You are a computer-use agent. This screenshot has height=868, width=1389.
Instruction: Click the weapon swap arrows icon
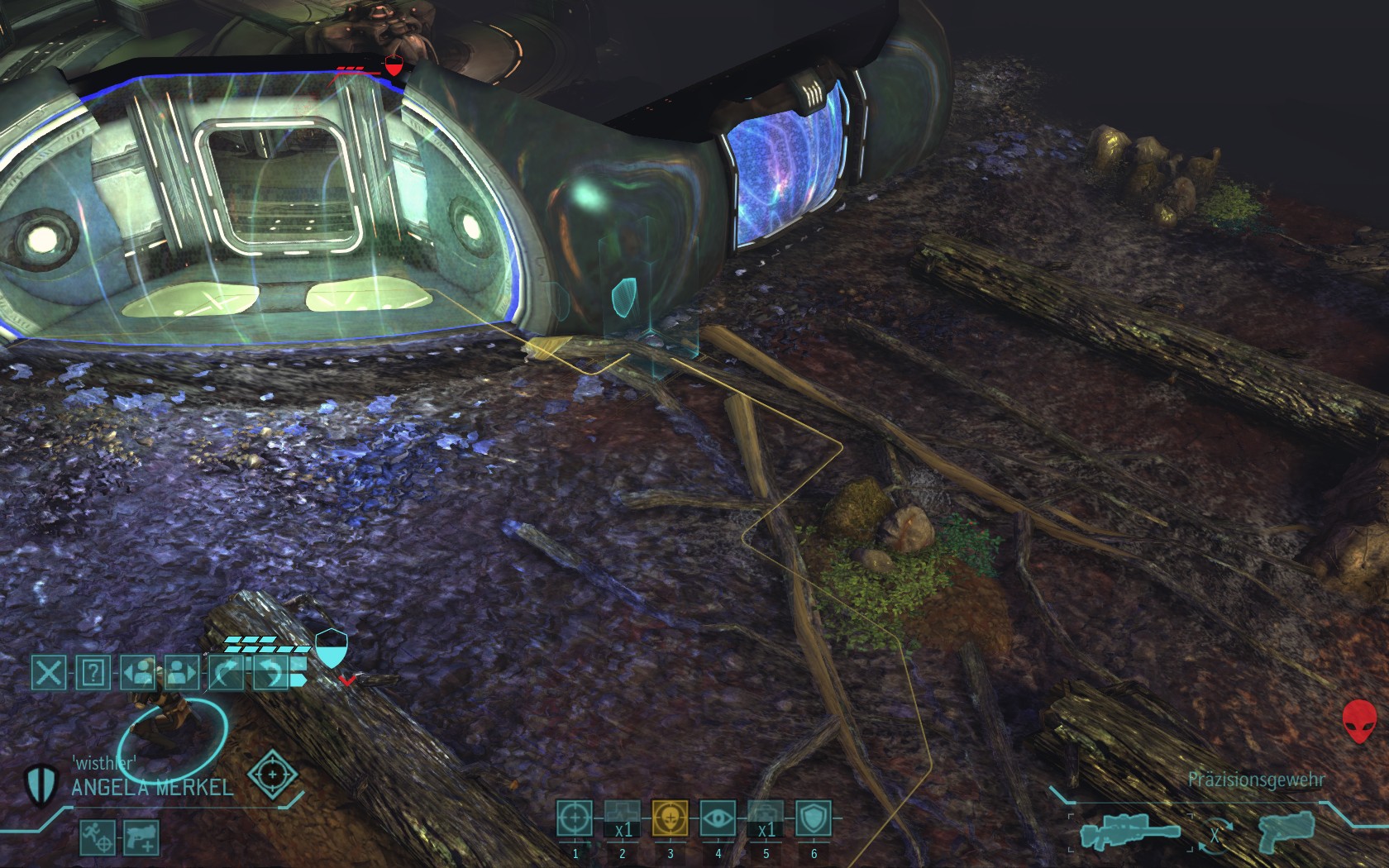click(1215, 835)
